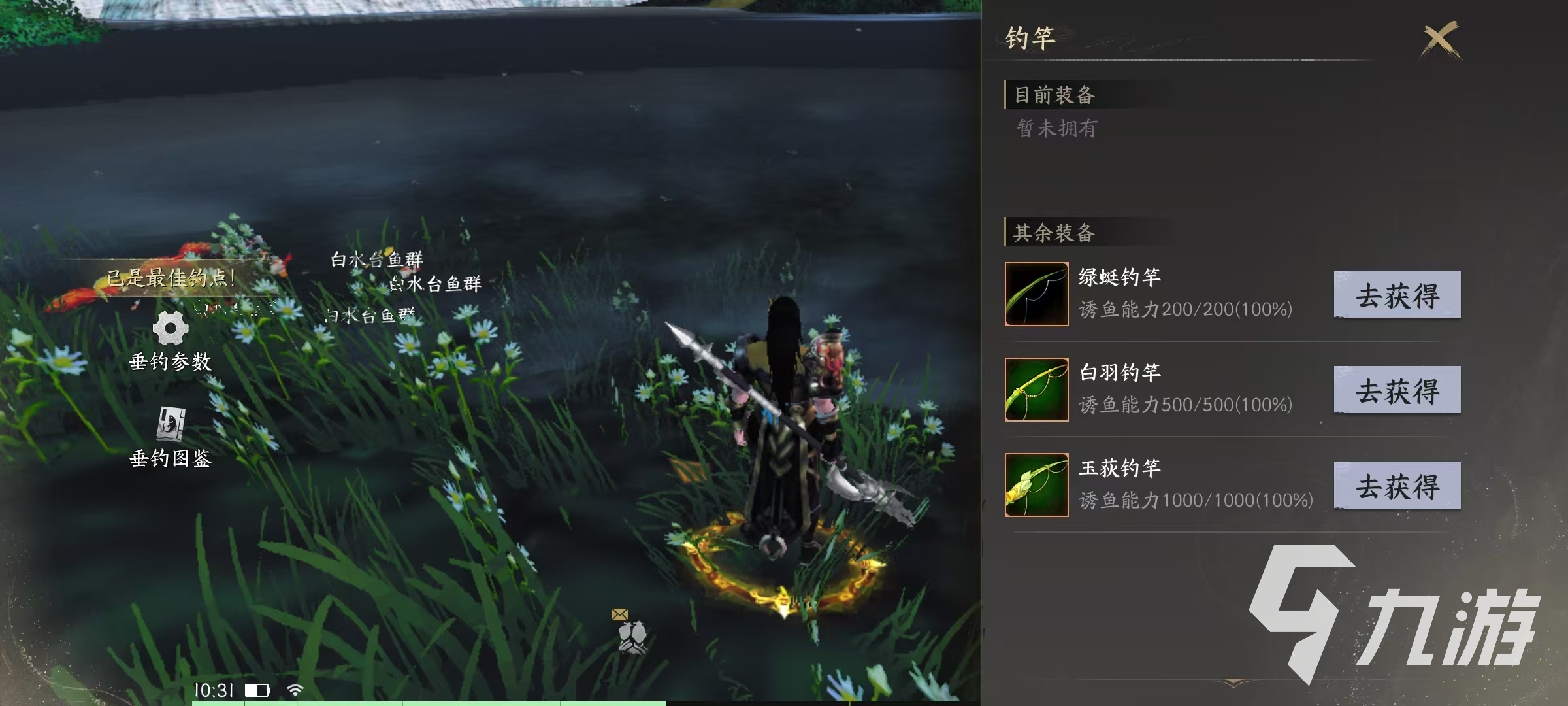
Task: Open the 垂钓参数 settings gear
Action: [x=170, y=333]
